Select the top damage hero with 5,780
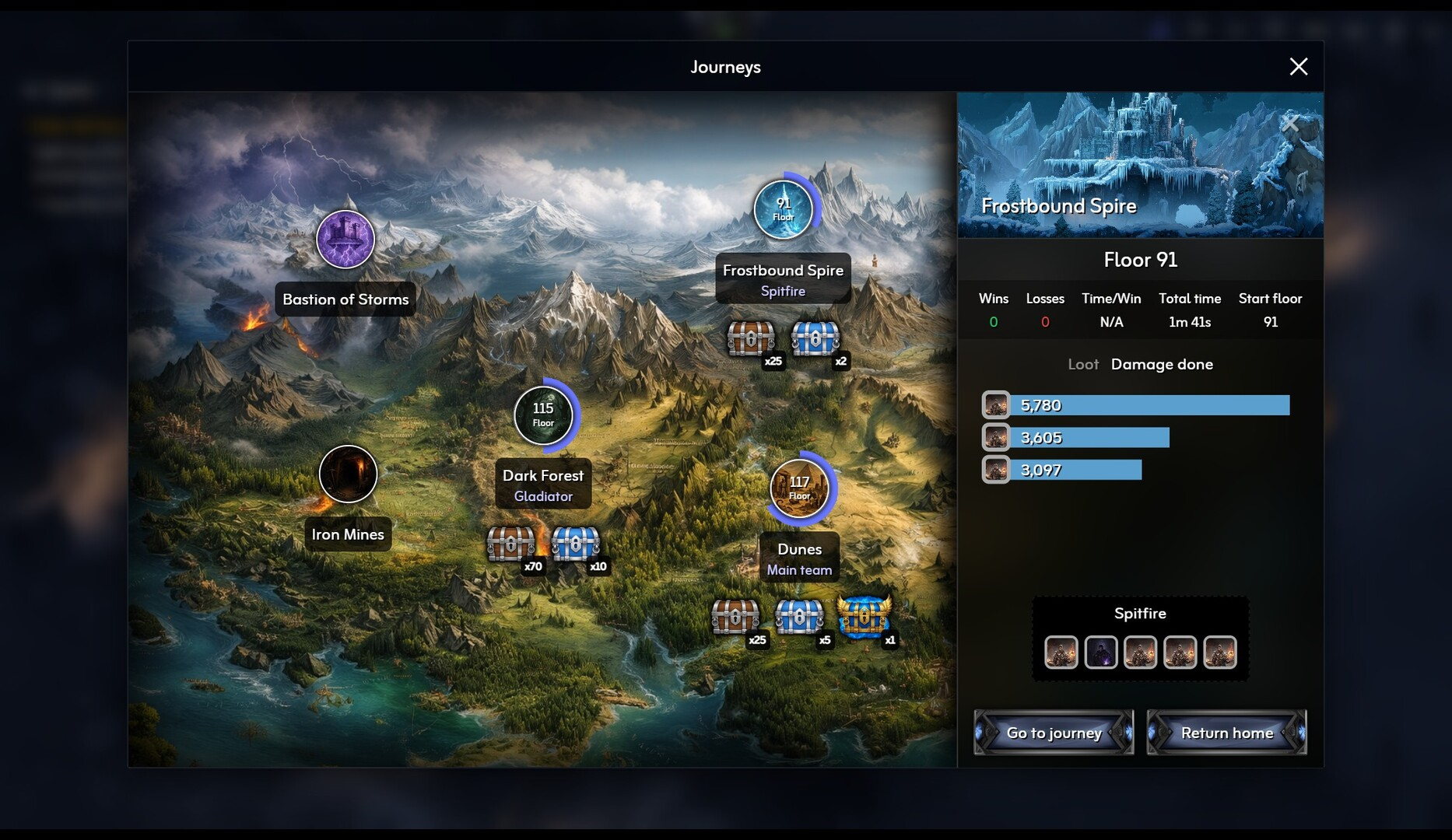The width and height of the screenshot is (1452, 840). (x=996, y=405)
